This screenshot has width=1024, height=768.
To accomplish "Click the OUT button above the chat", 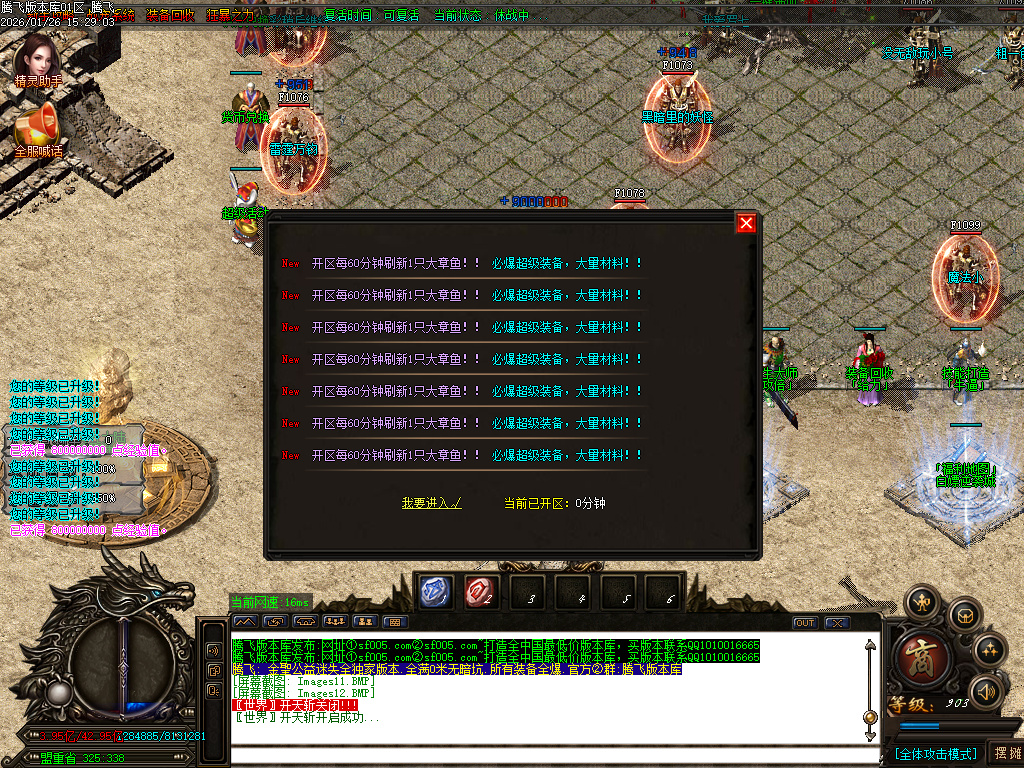I will coord(805,622).
